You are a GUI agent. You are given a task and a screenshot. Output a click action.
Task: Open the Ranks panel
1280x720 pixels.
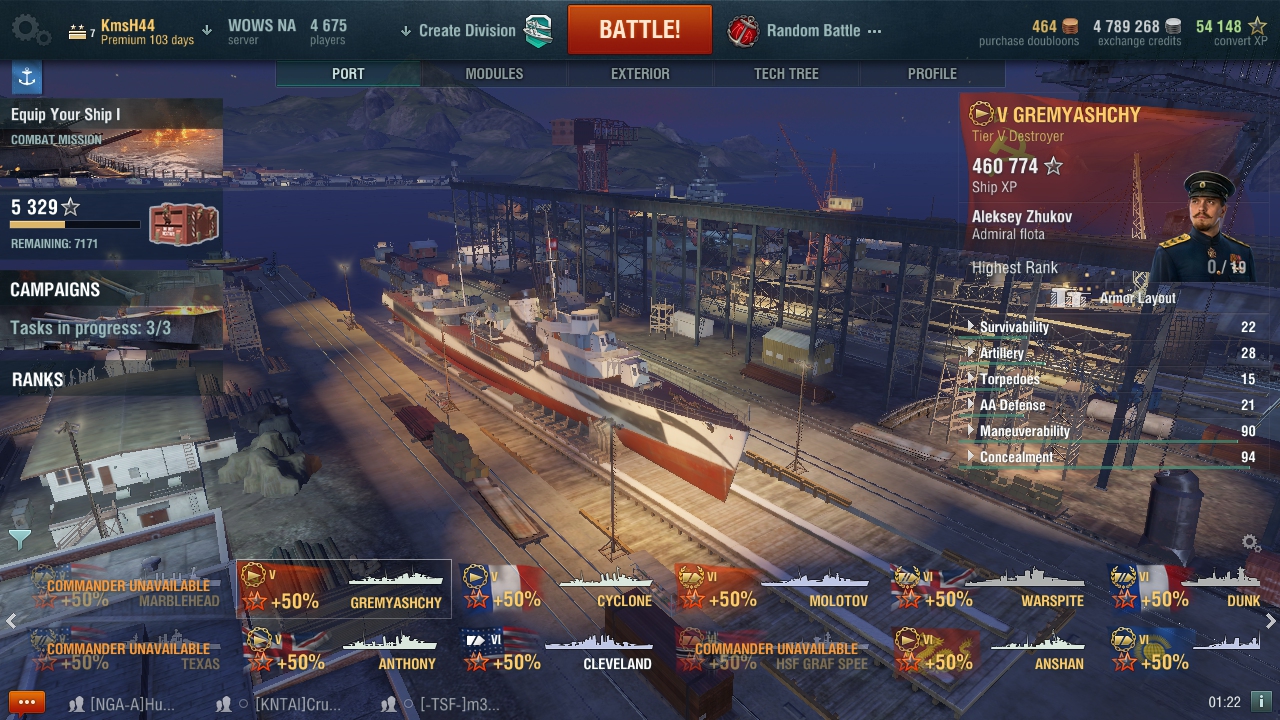click(x=38, y=380)
